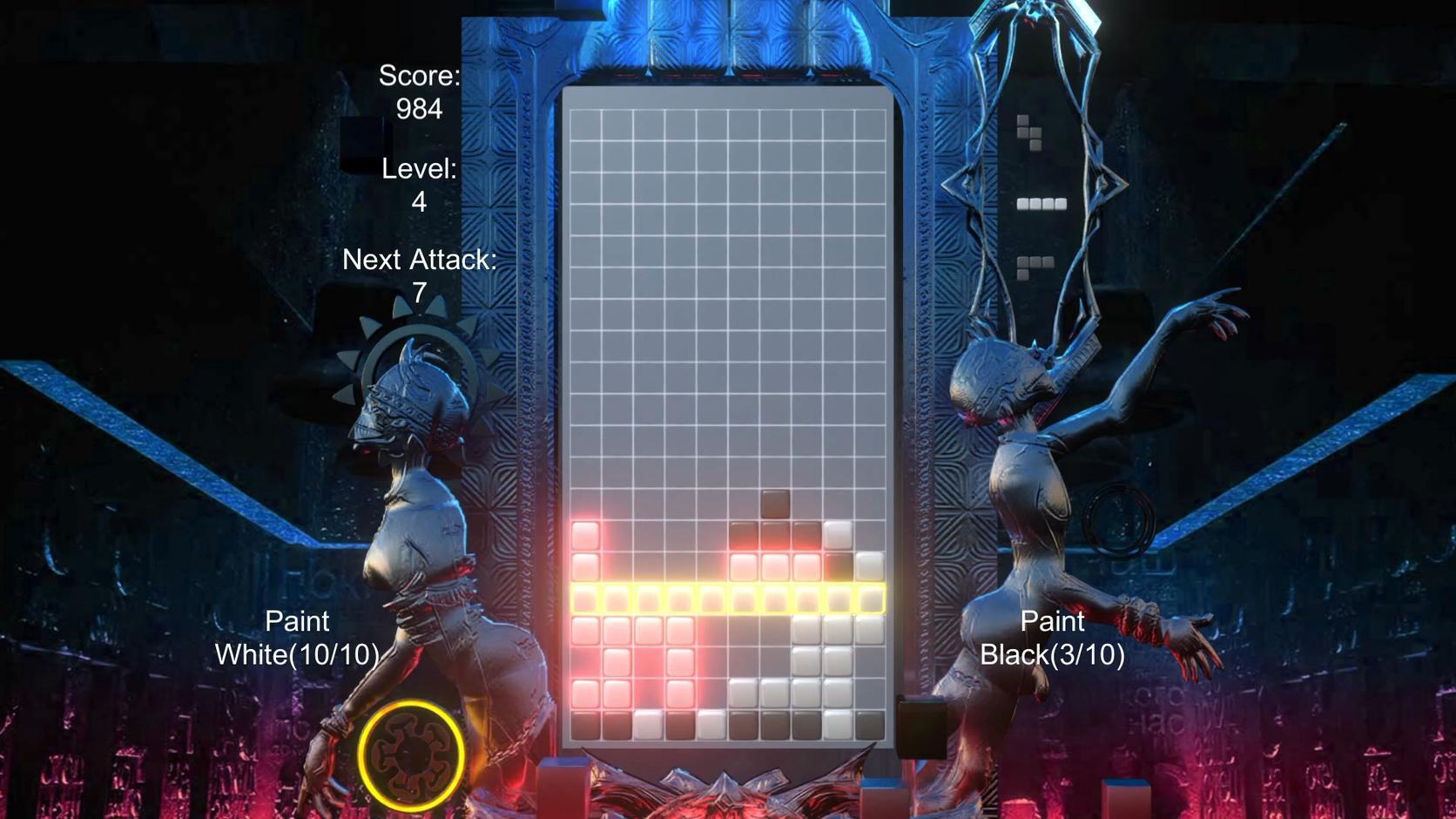The width and height of the screenshot is (1456, 819).
Task: Click the glowing yellow completed line
Action: [727, 597]
